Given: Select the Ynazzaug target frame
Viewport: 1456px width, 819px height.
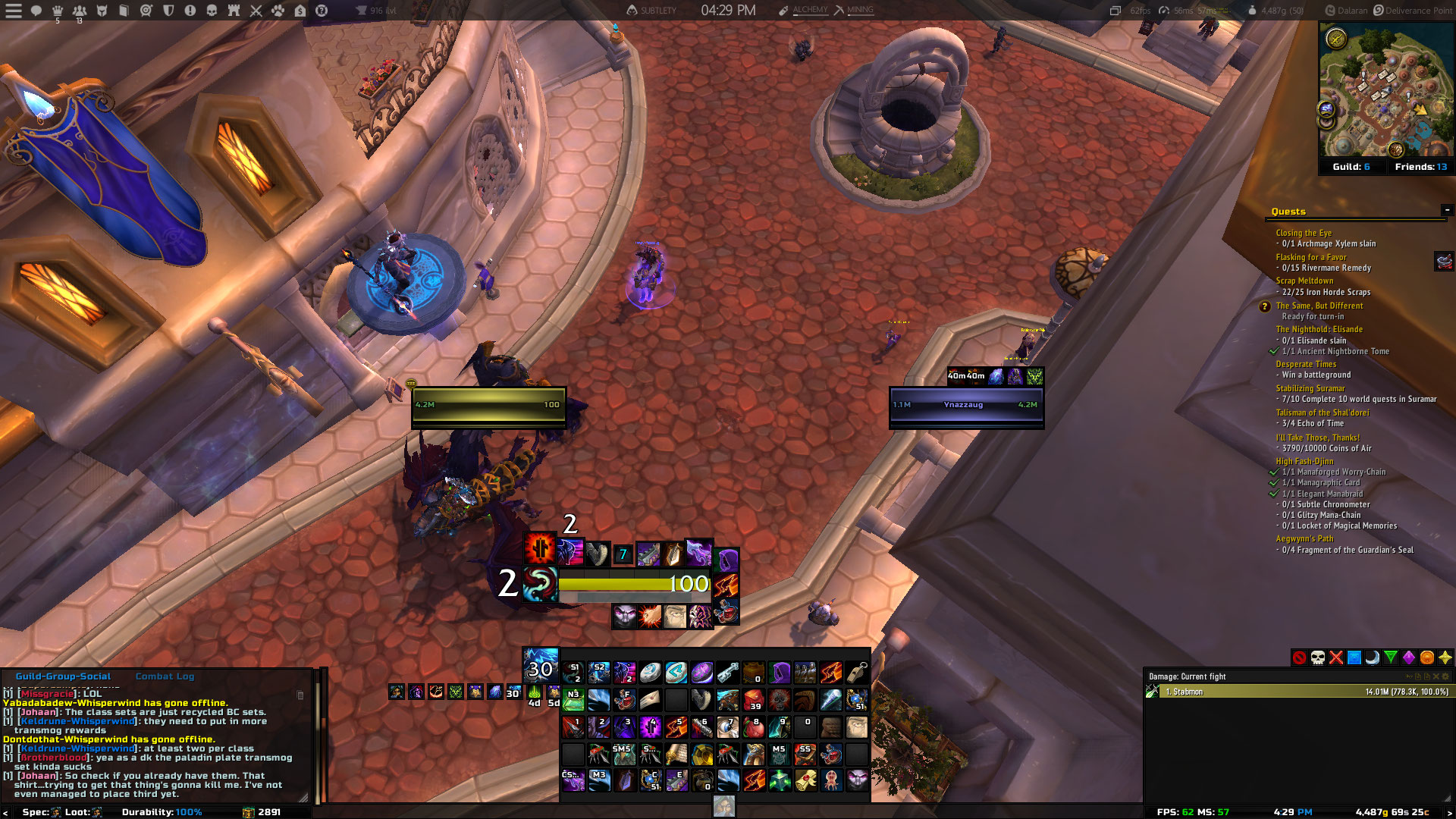Looking at the screenshot, I should 966,405.
